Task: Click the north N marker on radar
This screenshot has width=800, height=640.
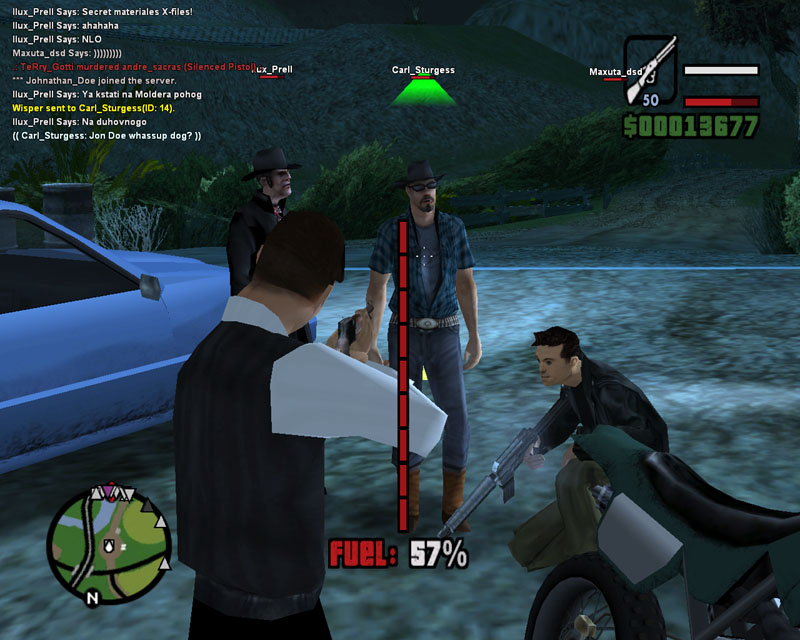Action: 92,599
